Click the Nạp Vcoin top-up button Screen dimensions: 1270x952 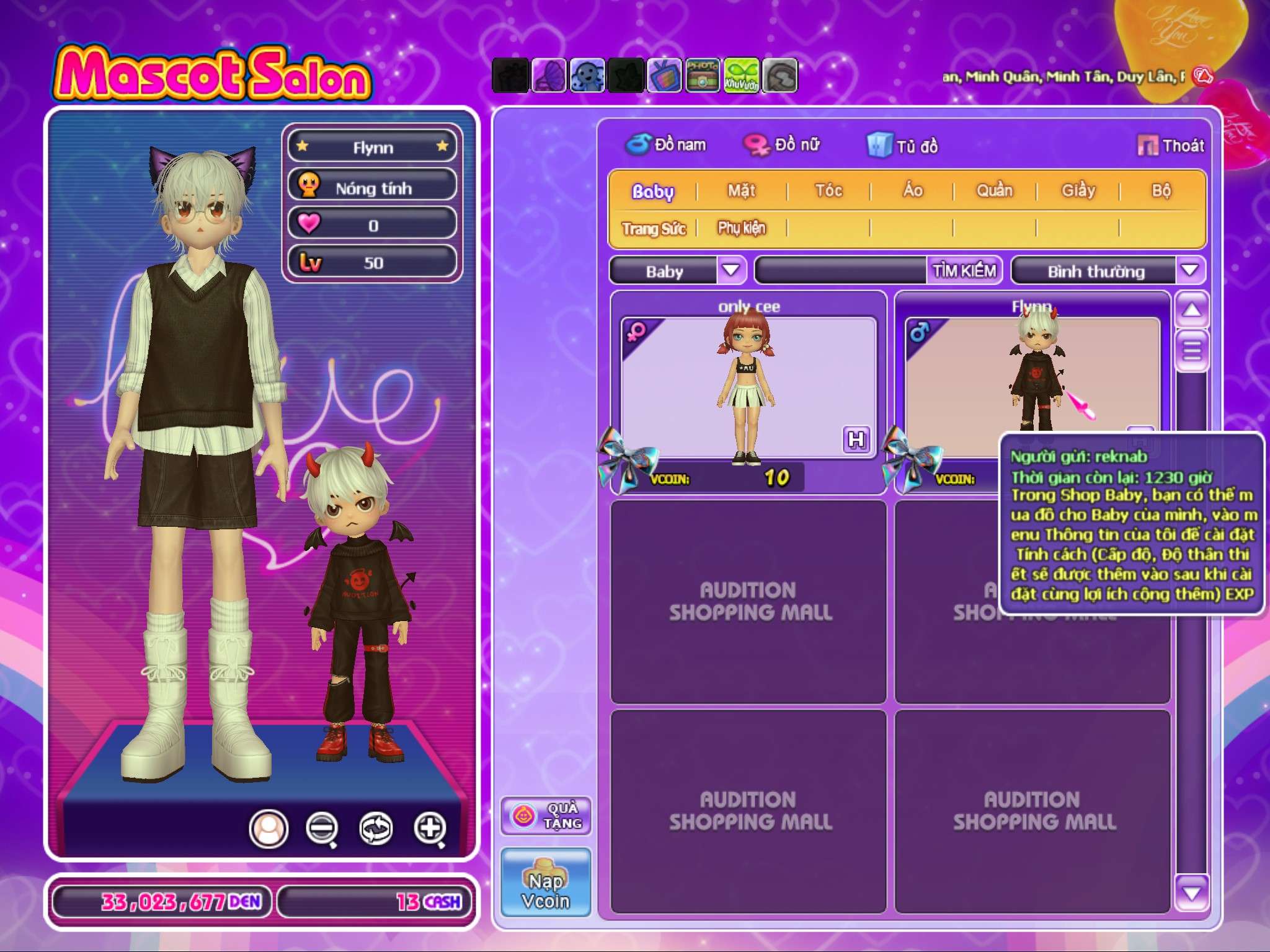546,883
